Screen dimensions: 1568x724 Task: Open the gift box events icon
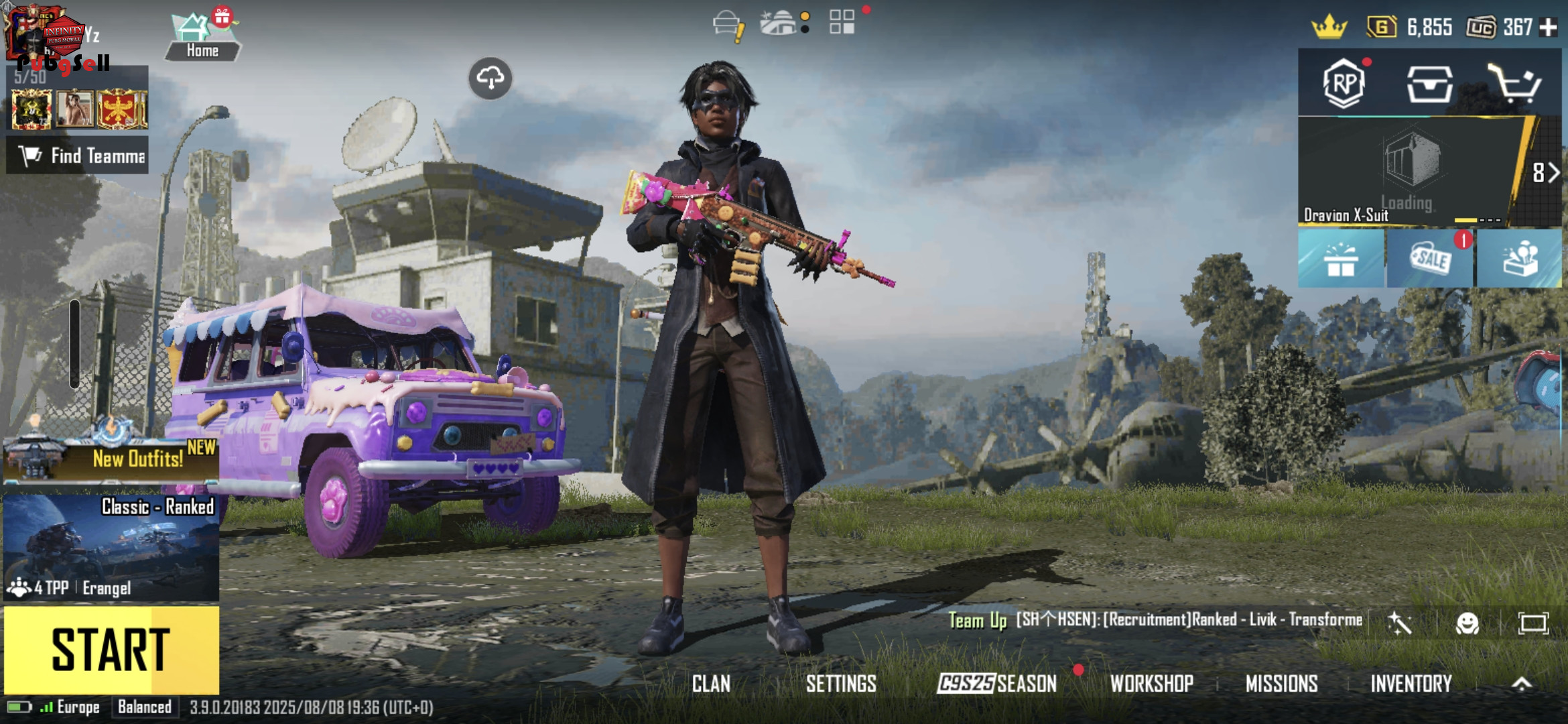1341,259
